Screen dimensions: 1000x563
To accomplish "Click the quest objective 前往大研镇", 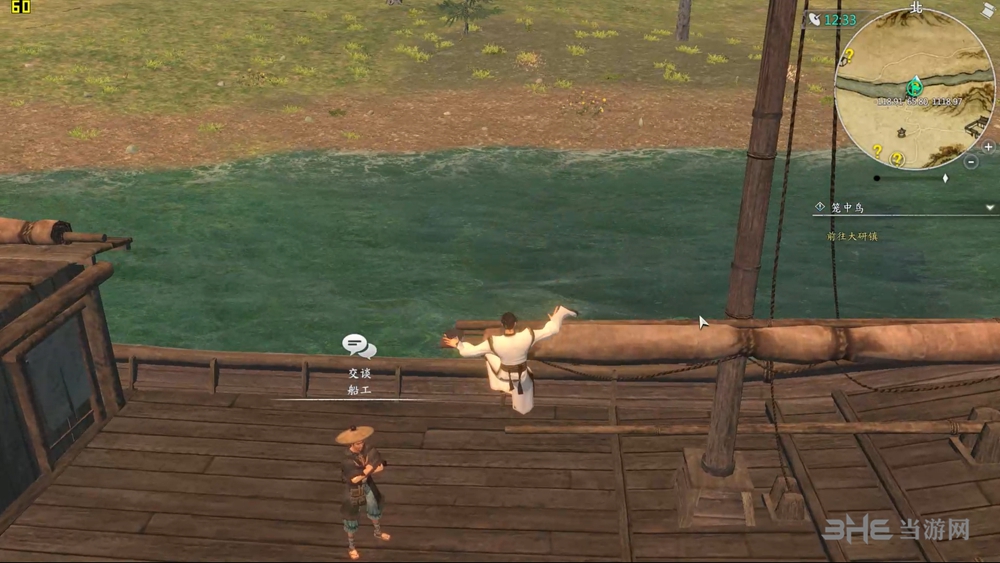I will 852,236.
